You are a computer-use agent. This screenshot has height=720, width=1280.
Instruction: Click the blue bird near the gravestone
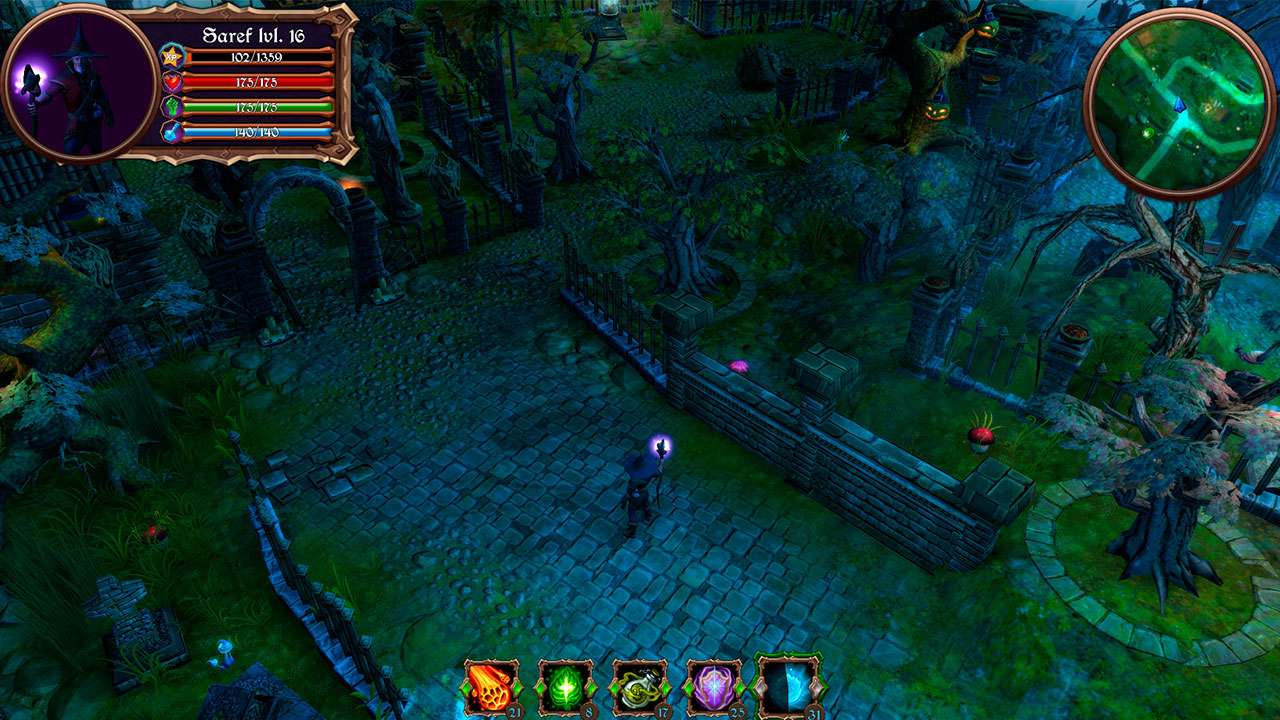coord(224,652)
